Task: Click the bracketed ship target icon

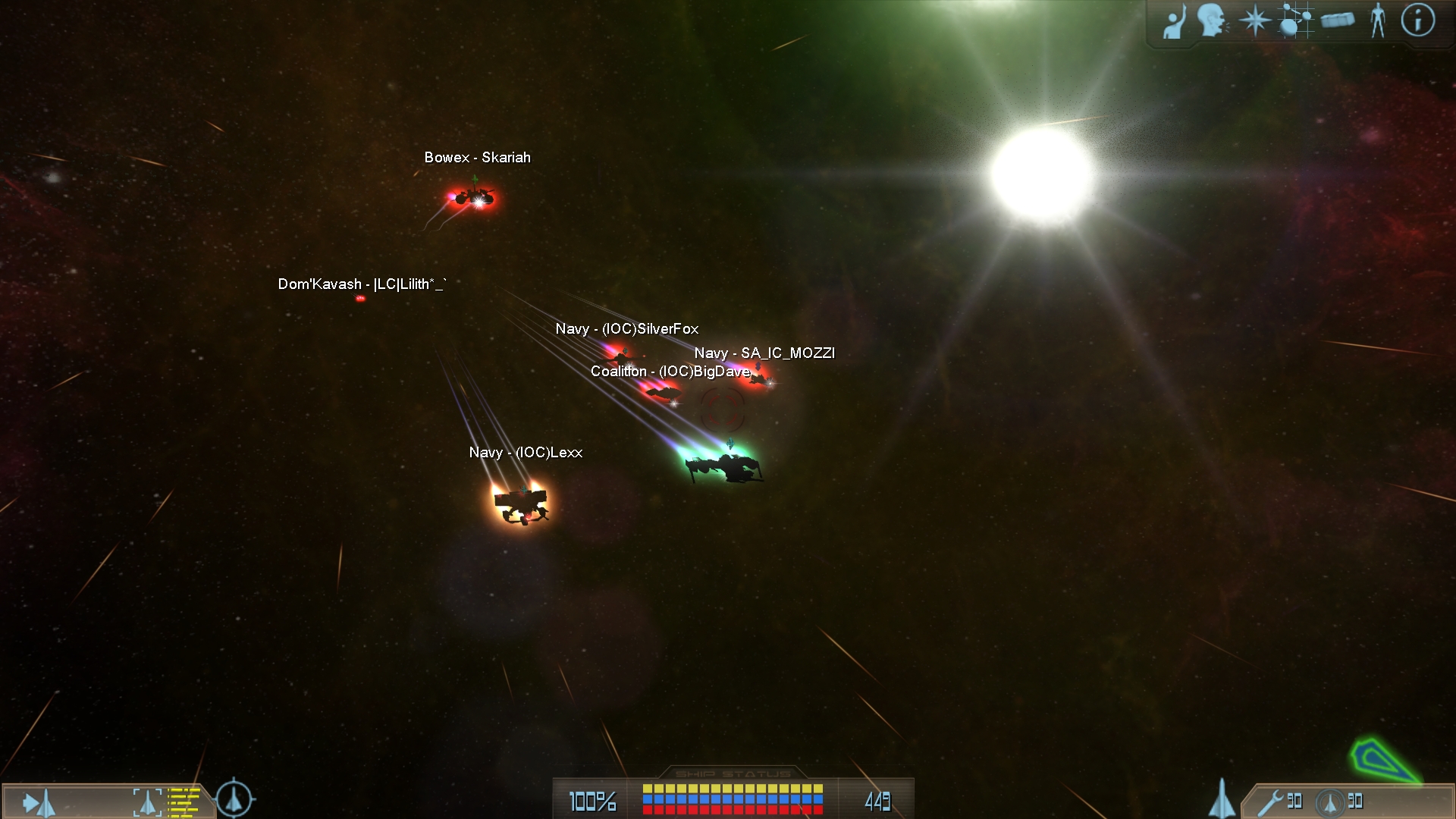Action: [147, 802]
